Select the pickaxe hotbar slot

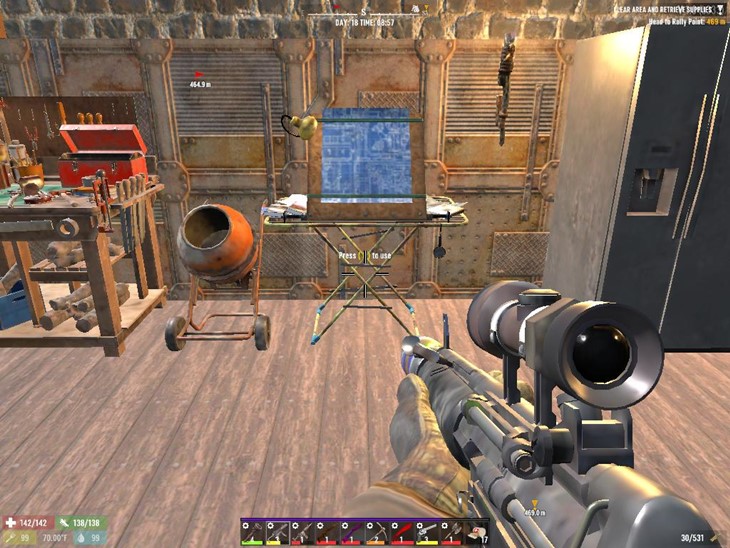[x=376, y=533]
